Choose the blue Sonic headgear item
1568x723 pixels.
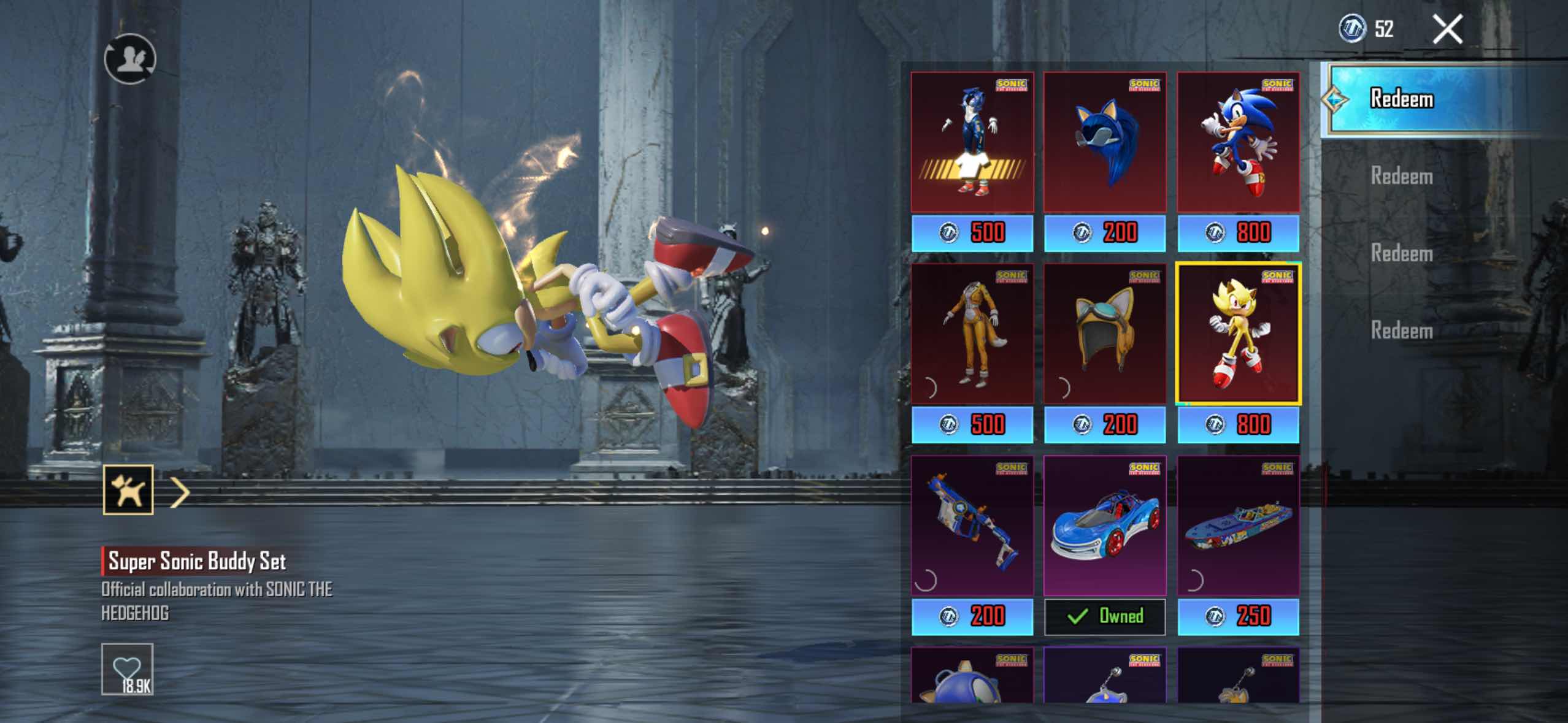1104,142
